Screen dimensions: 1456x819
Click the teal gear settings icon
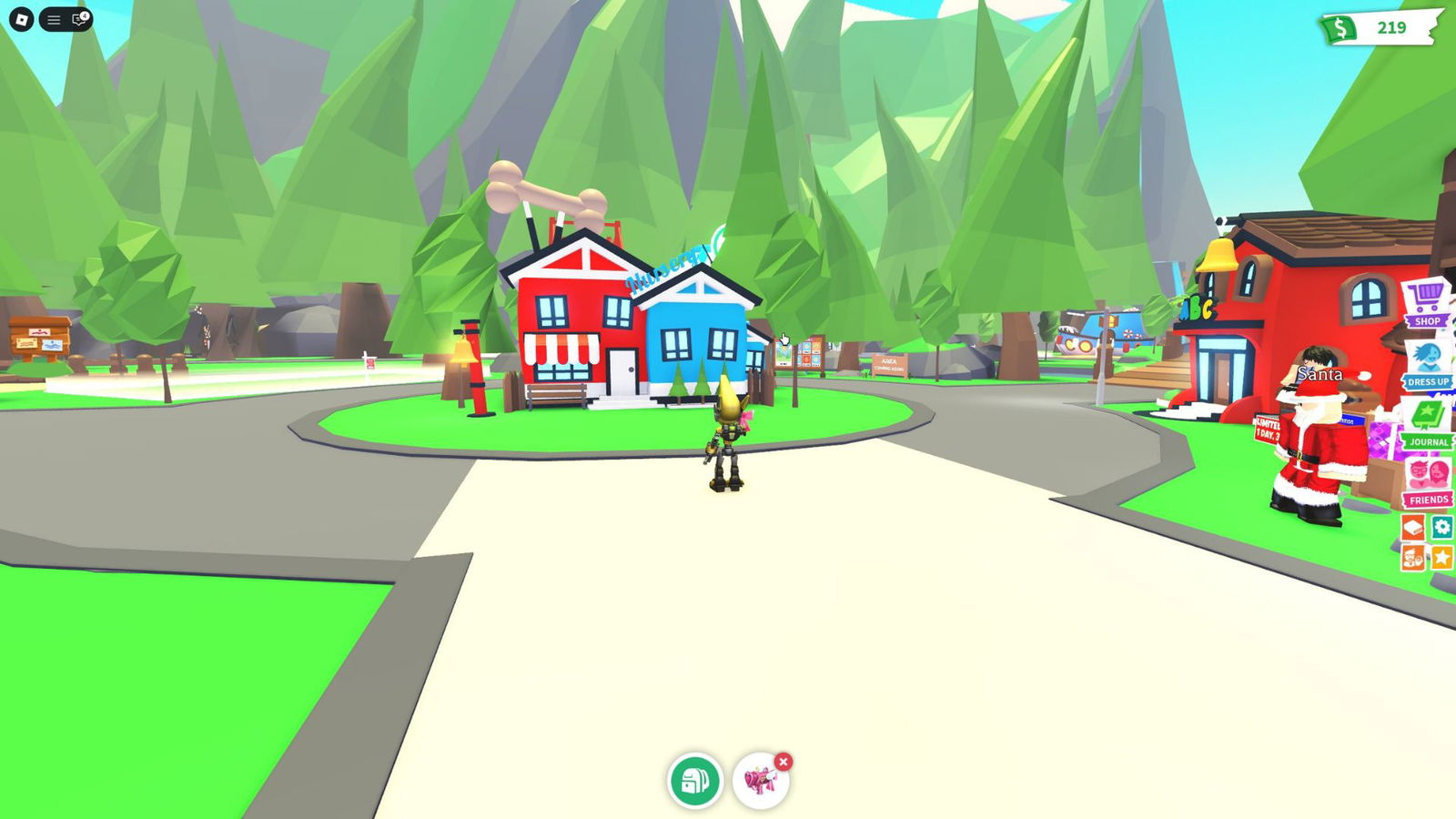(x=1441, y=527)
